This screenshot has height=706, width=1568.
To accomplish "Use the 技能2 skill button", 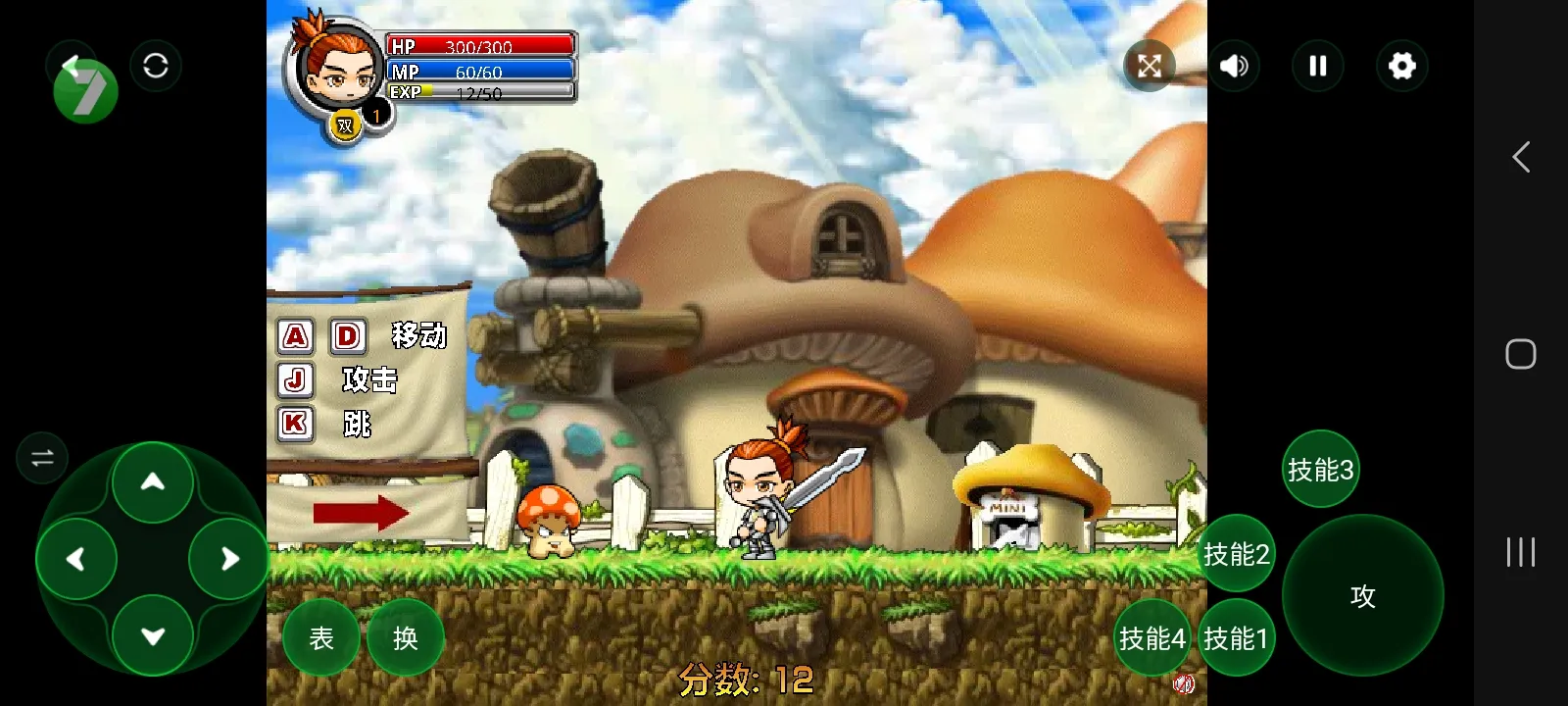I will [x=1236, y=554].
